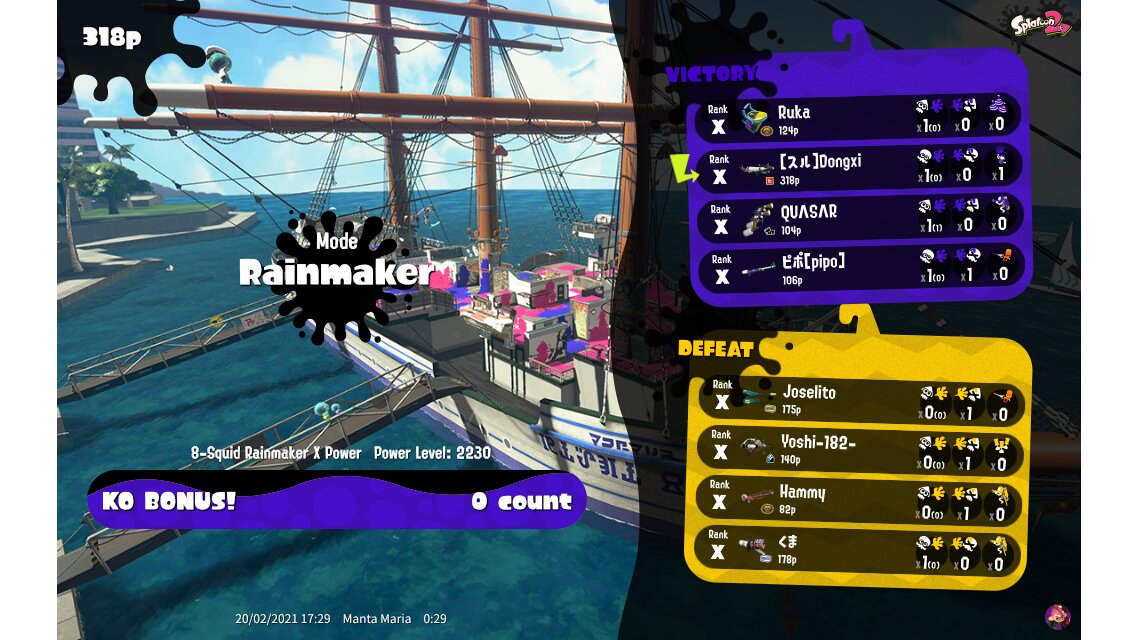1138x640 pixels.
Task: Open the player avatar icon
Action: 1057,616
